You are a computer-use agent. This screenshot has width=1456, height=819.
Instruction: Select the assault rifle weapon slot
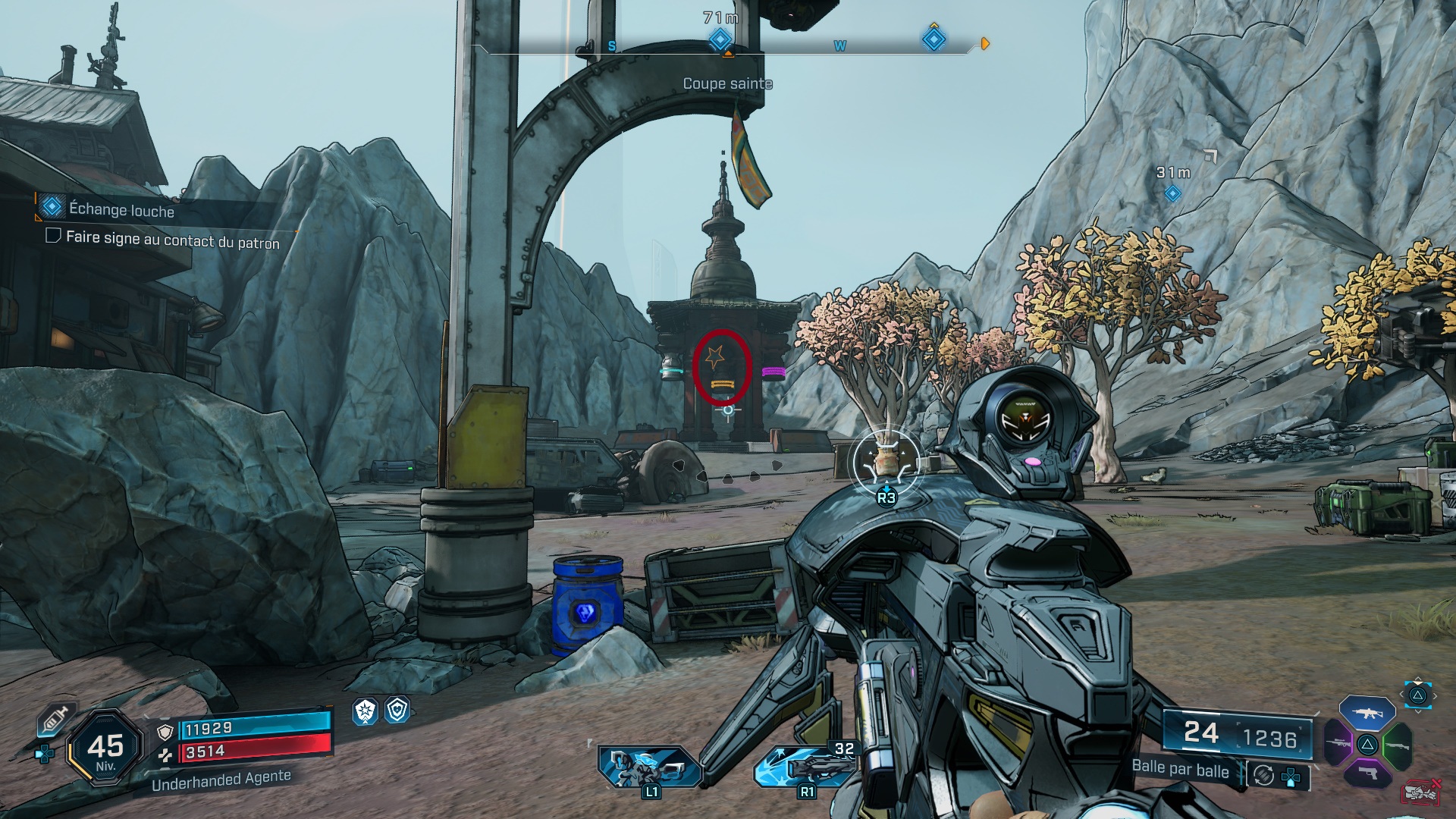click(x=1367, y=714)
